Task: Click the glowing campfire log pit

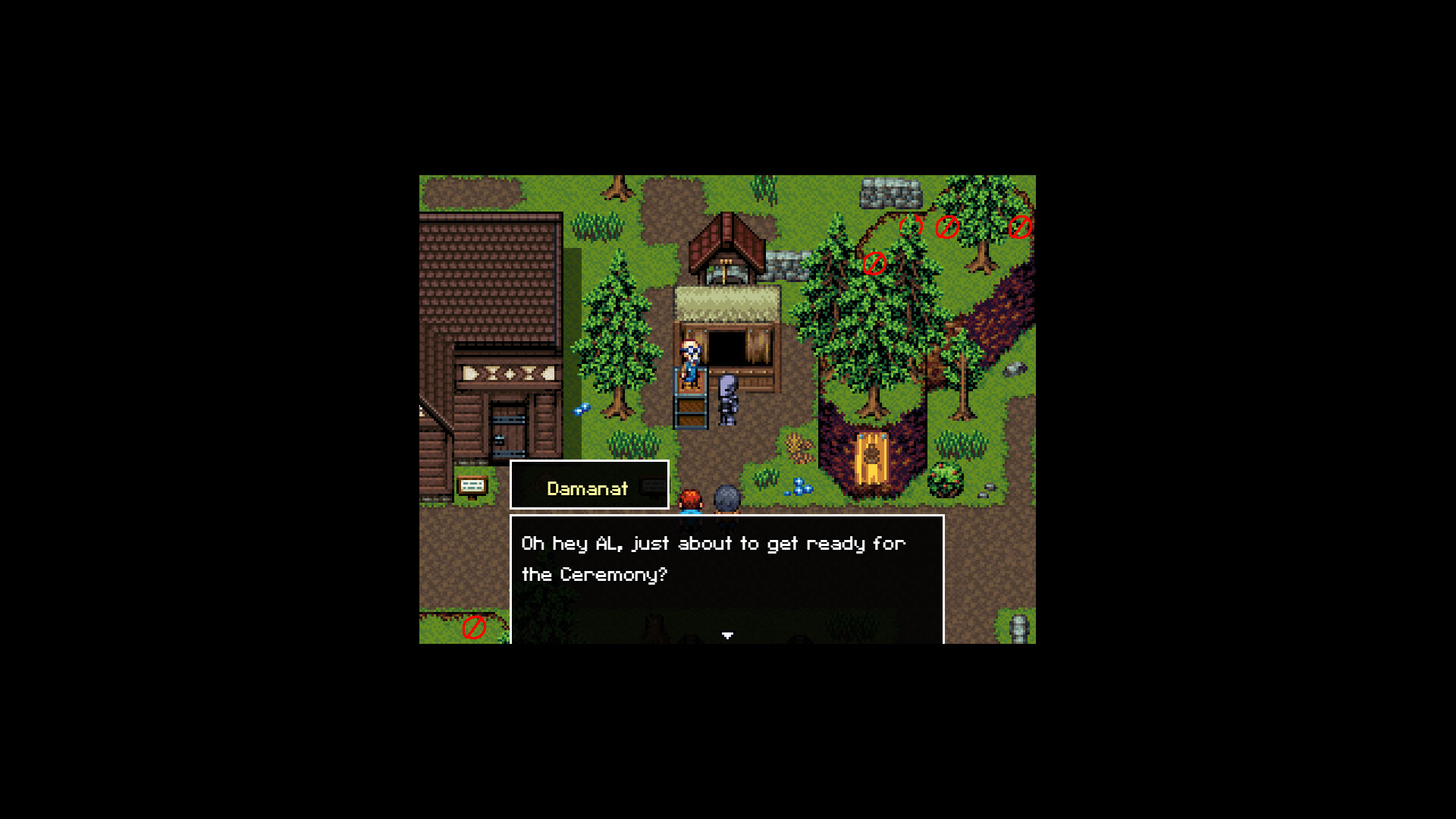Action: (872, 455)
